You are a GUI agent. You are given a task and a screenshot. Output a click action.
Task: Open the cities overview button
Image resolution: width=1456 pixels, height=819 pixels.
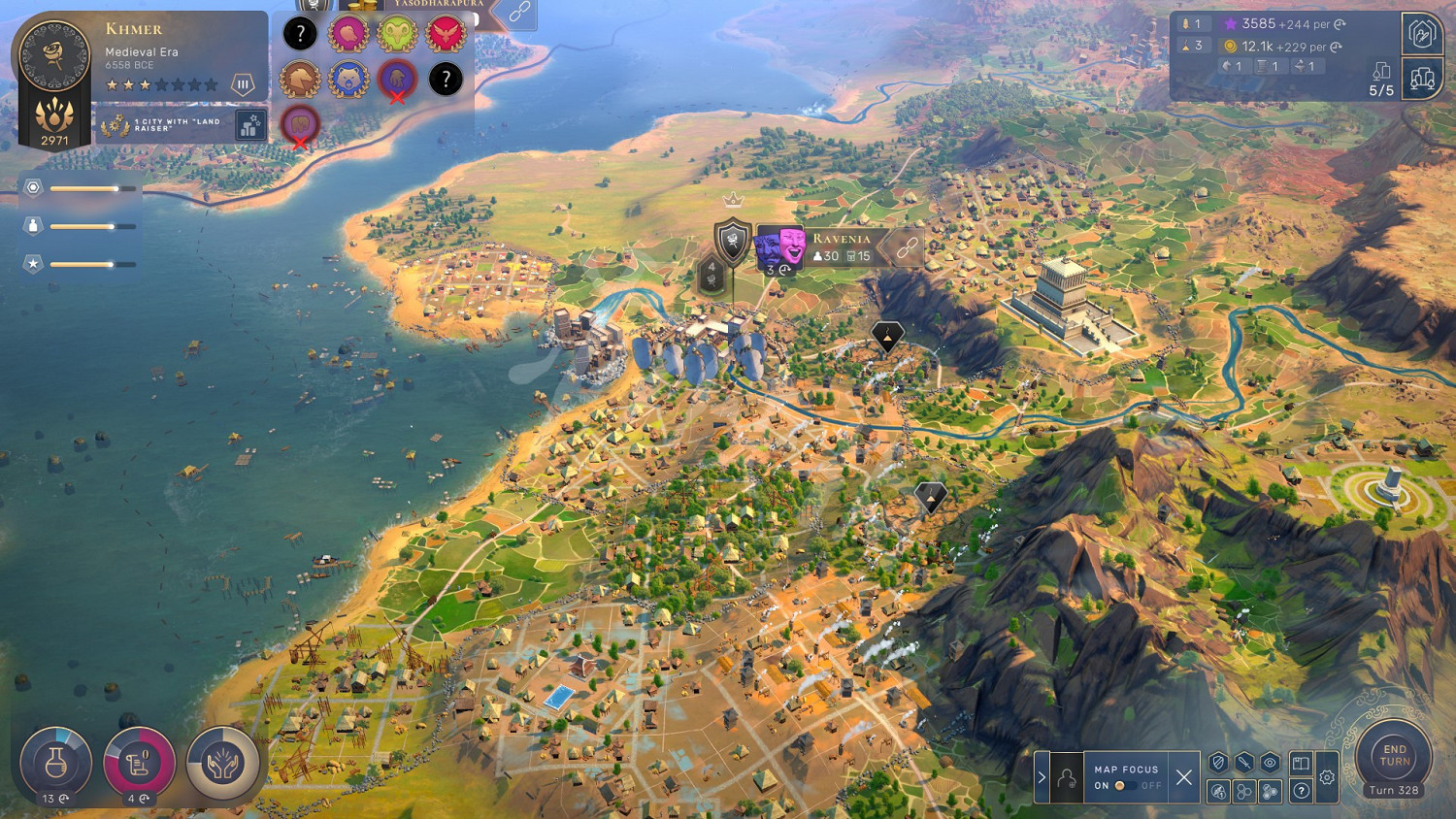(x=1422, y=80)
